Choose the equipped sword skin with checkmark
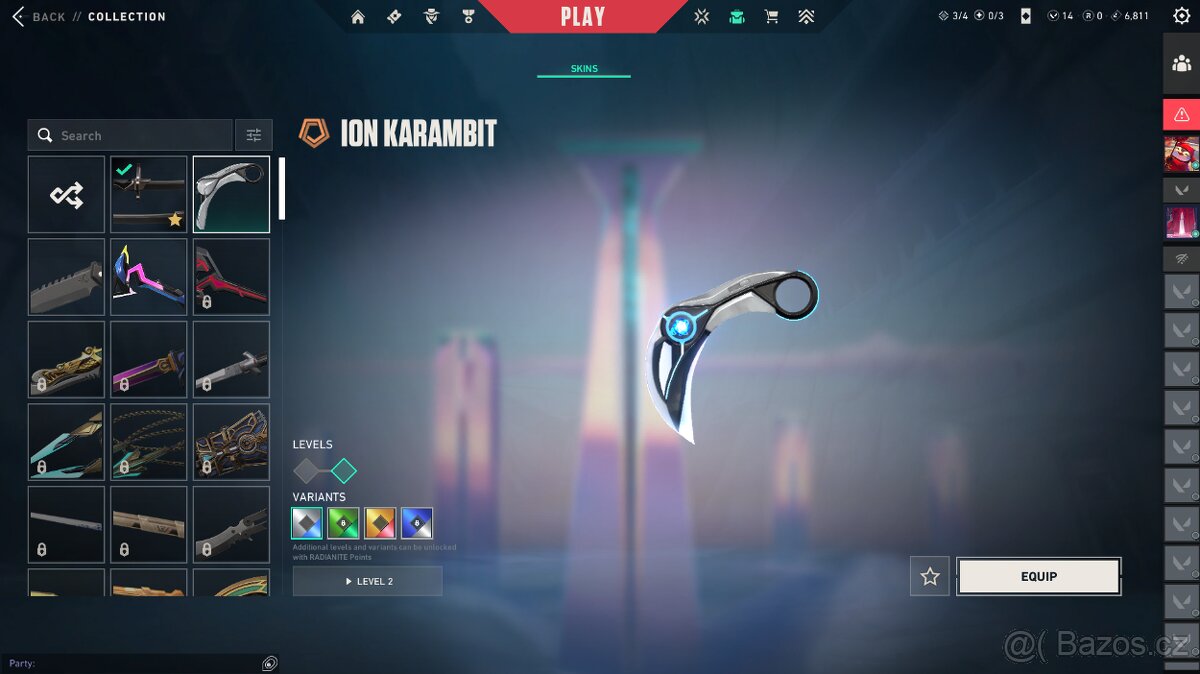The height and width of the screenshot is (674, 1200). pos(149,194)
